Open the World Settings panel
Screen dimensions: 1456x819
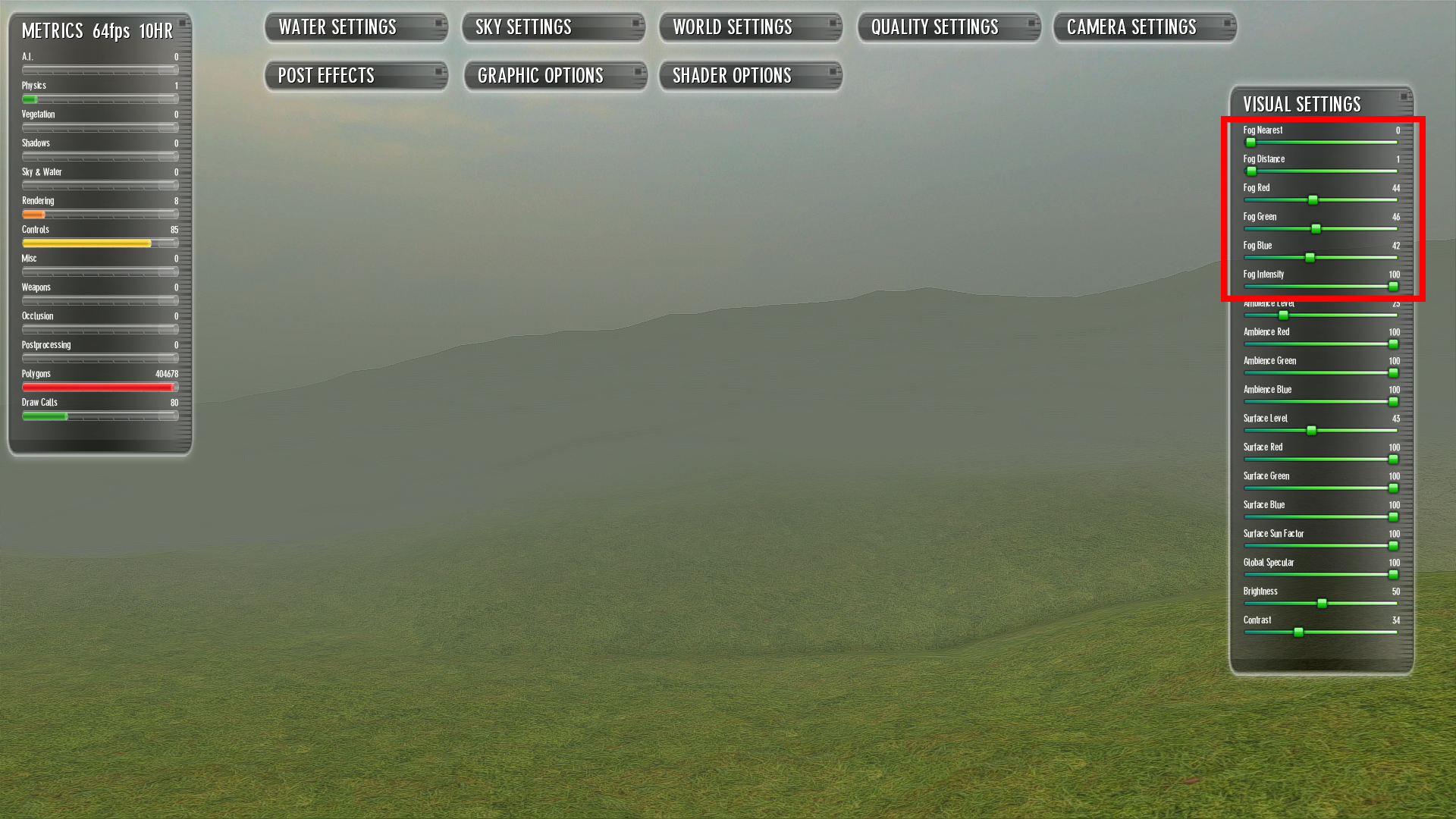click(x=750, y=27)
